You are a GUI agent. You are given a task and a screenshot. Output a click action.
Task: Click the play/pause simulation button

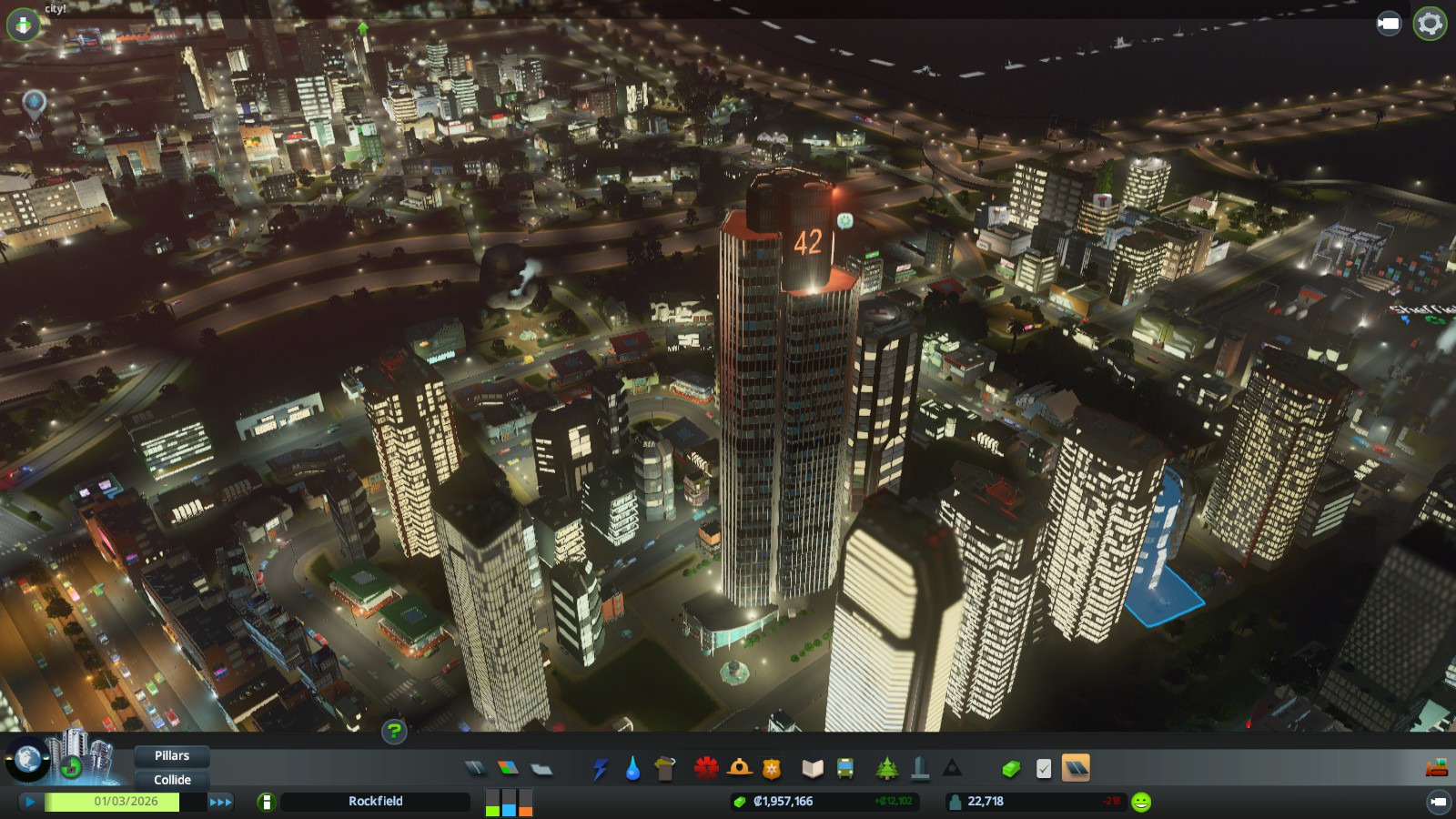pos(30,802)
